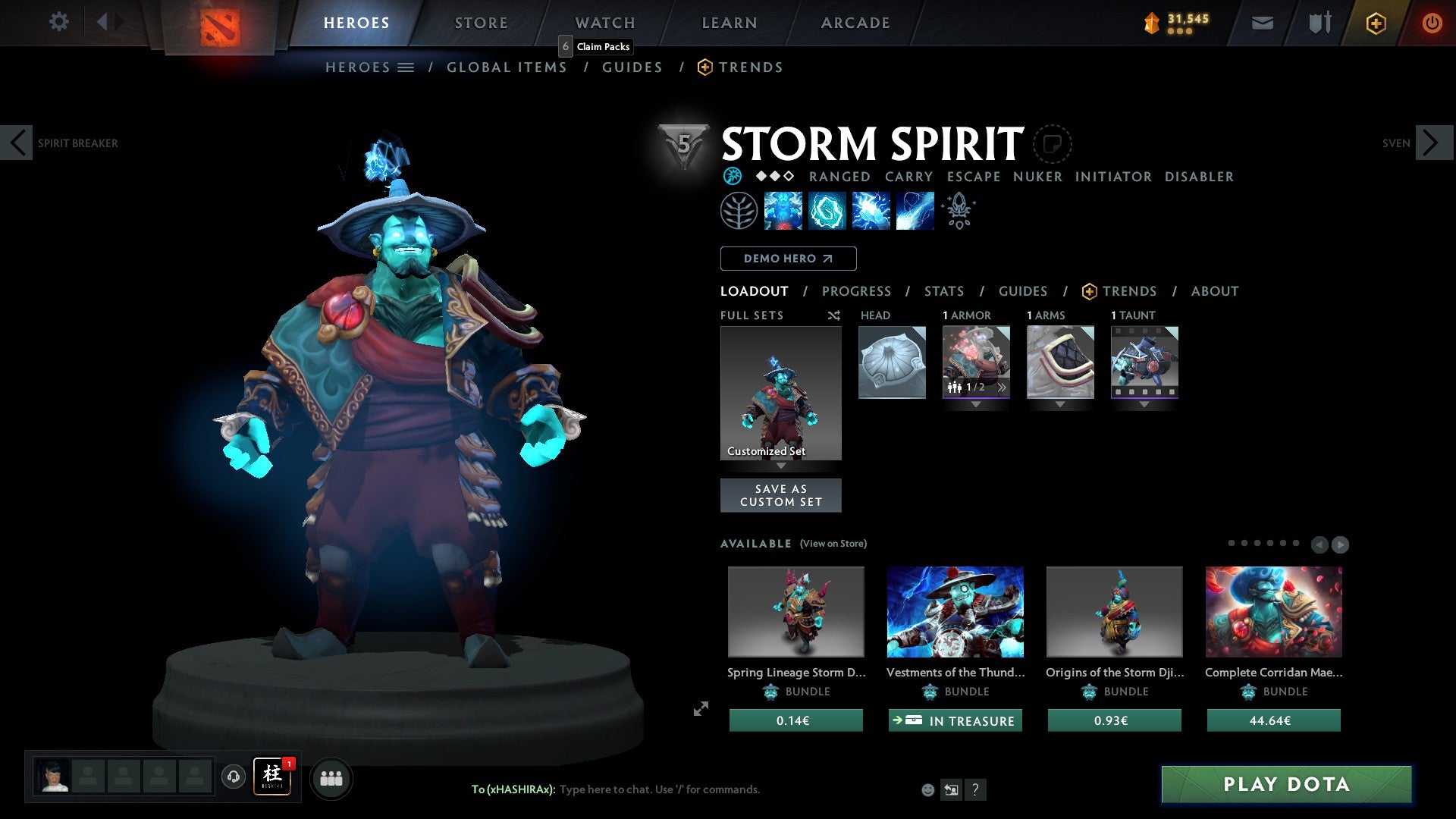Select the Spring Lineage Storm bundle thumbnail
This screenshot has height=819, width=1456.
(x=795, y=611)
